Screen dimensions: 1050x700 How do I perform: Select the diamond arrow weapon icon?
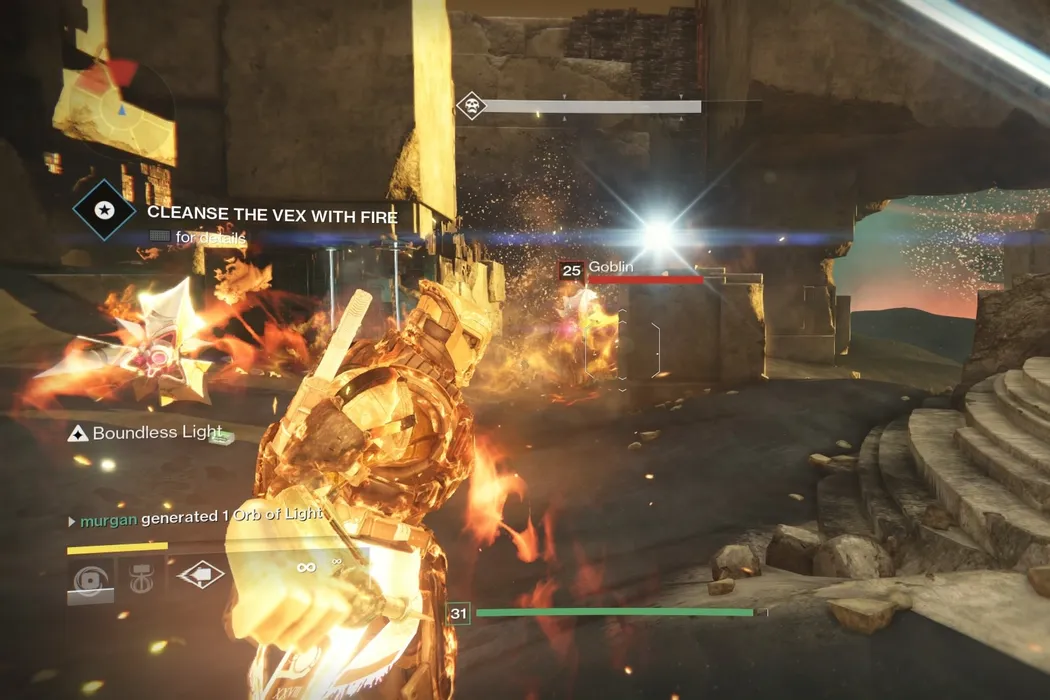click(x=200, y=575)
